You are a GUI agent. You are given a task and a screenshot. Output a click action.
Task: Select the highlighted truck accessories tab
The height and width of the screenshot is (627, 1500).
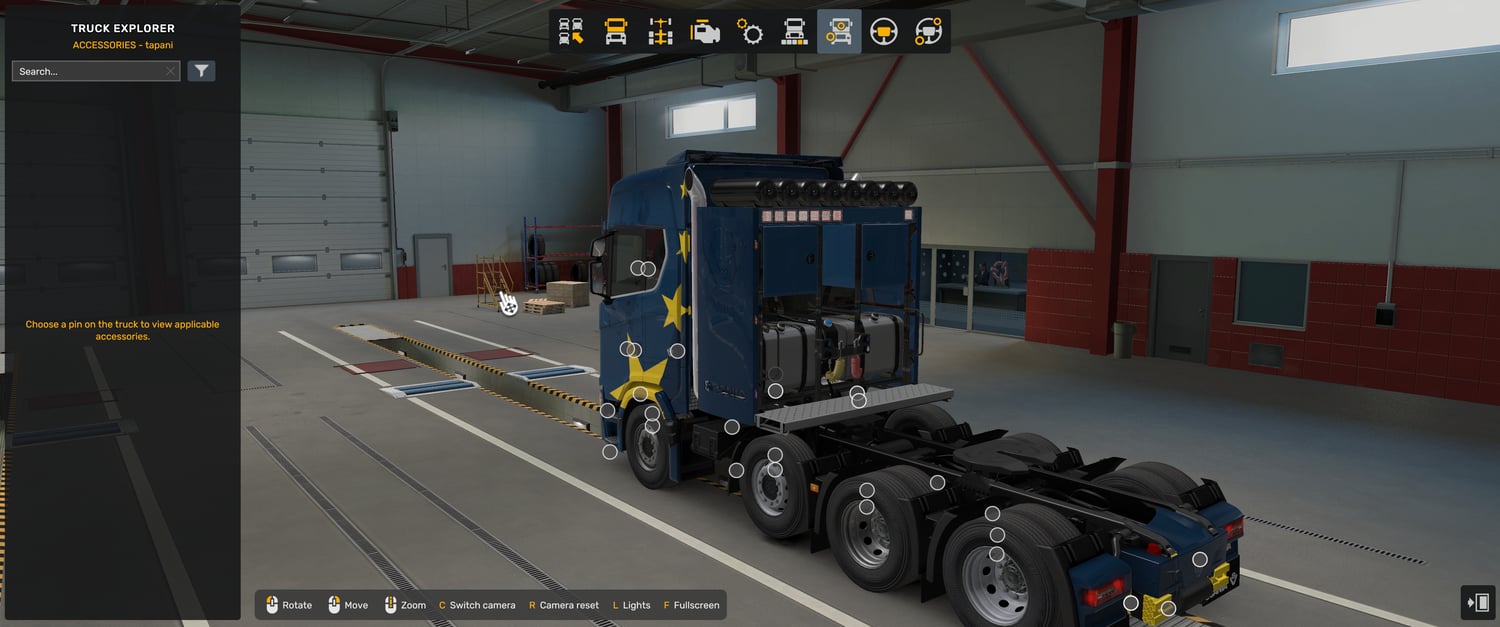838,32
